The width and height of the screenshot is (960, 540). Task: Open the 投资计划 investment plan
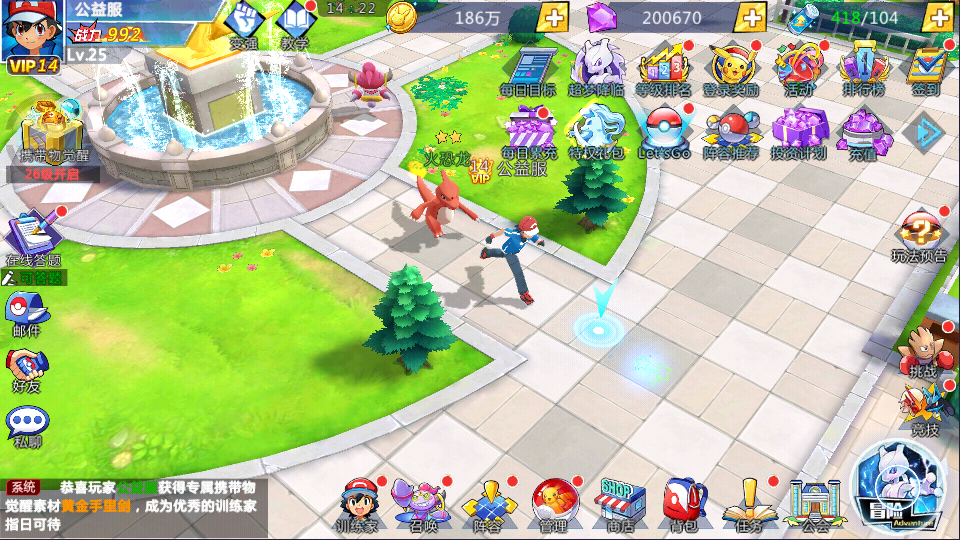pyautogui.click(x=799, y=132)
